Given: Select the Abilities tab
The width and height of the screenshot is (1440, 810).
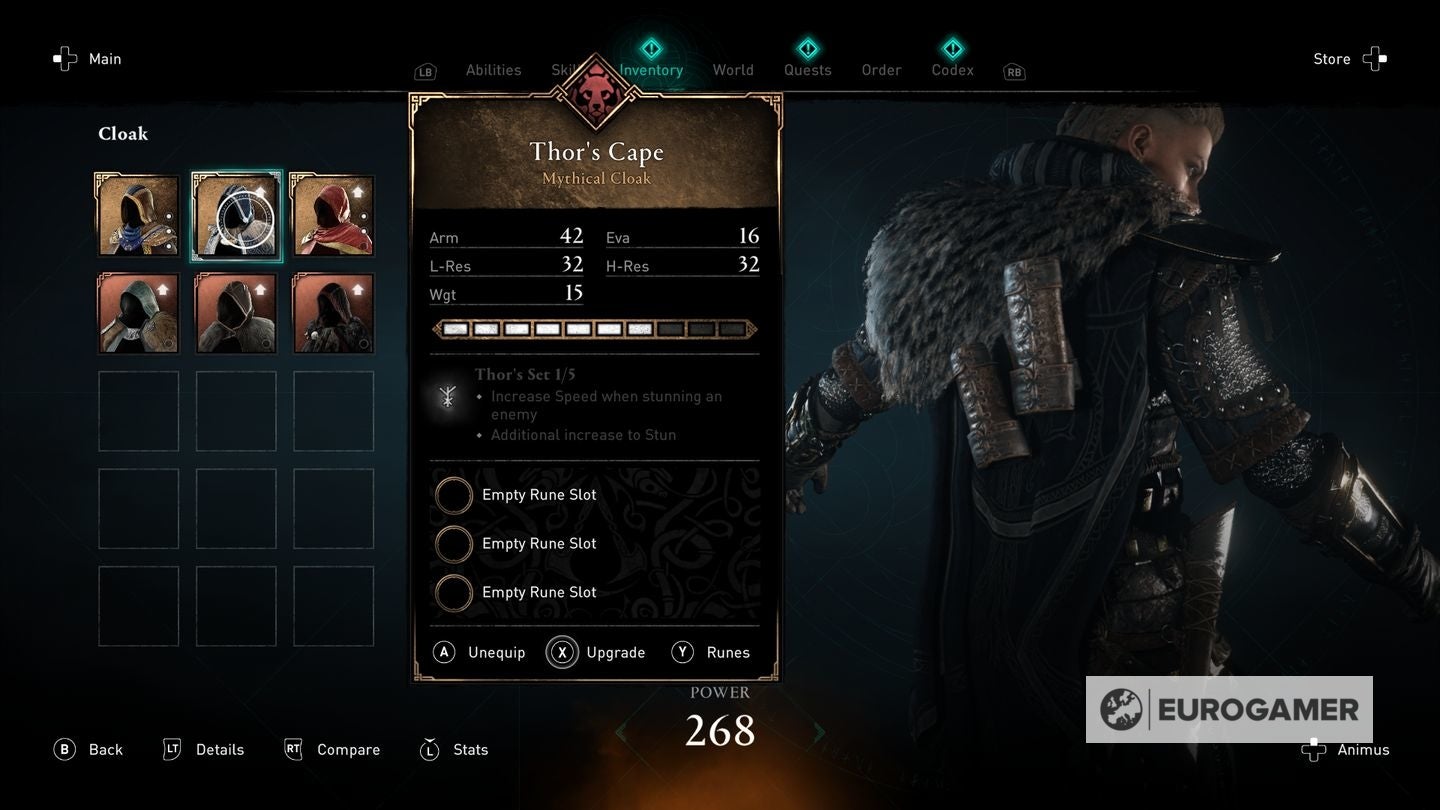Looking at the screenshot, I should tap(493, 70).
